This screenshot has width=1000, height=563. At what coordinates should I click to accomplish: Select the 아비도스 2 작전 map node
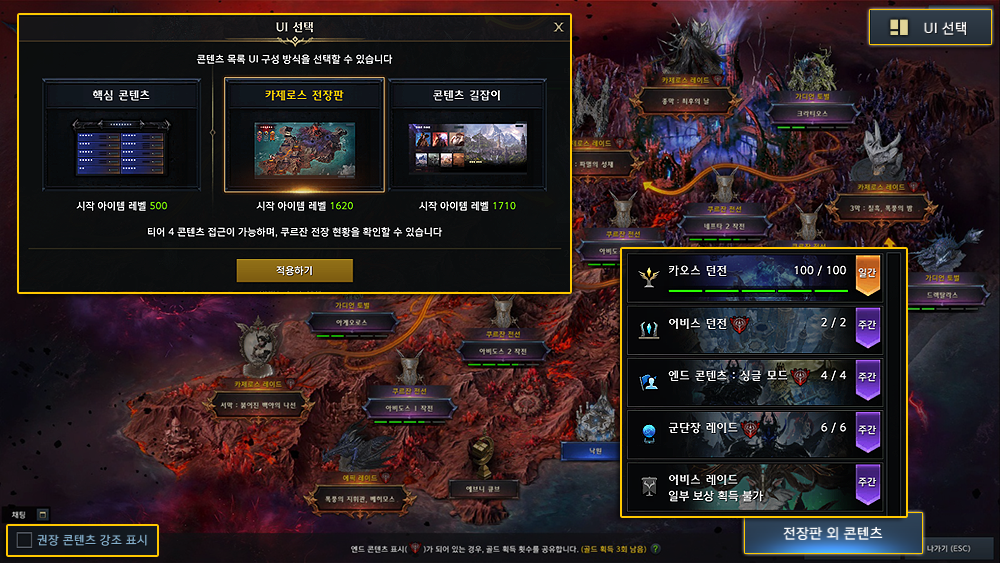coord(503,350)
